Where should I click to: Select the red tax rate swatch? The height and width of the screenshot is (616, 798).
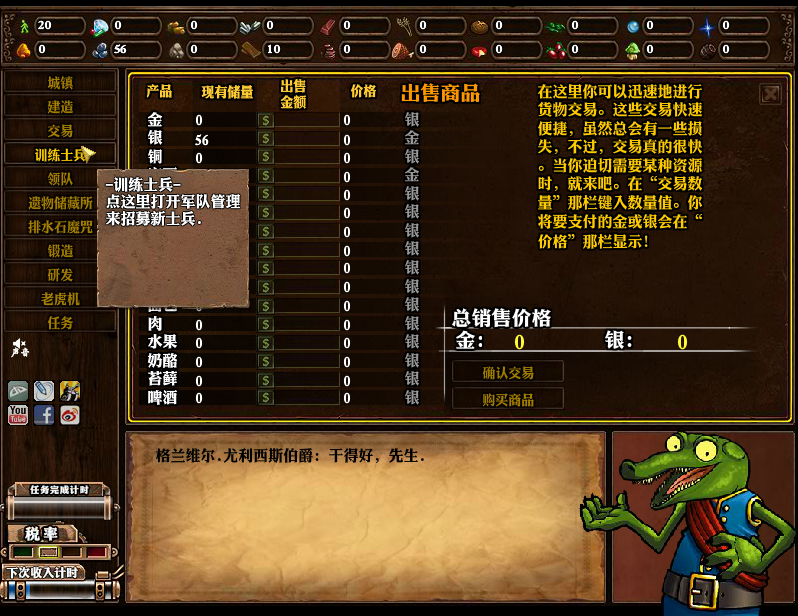pyautogui.click(x=96, y=552)
